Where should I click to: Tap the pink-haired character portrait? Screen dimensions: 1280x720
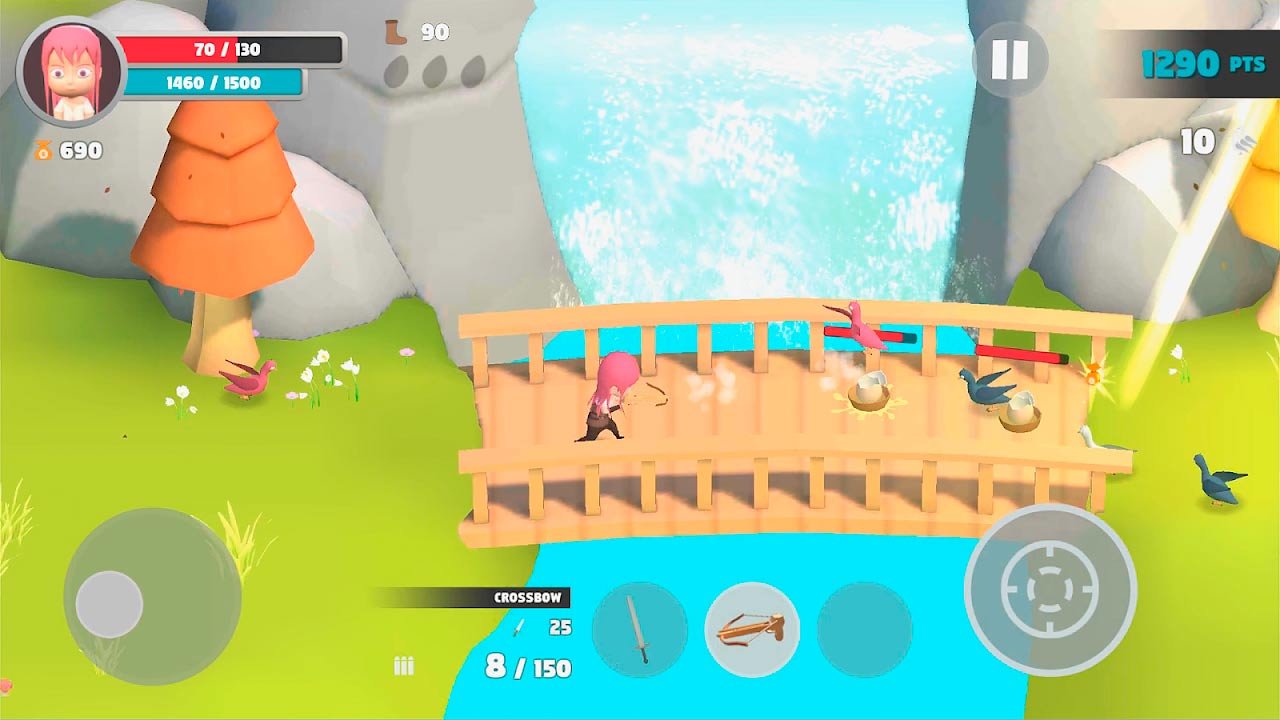[x=71, y=71]
